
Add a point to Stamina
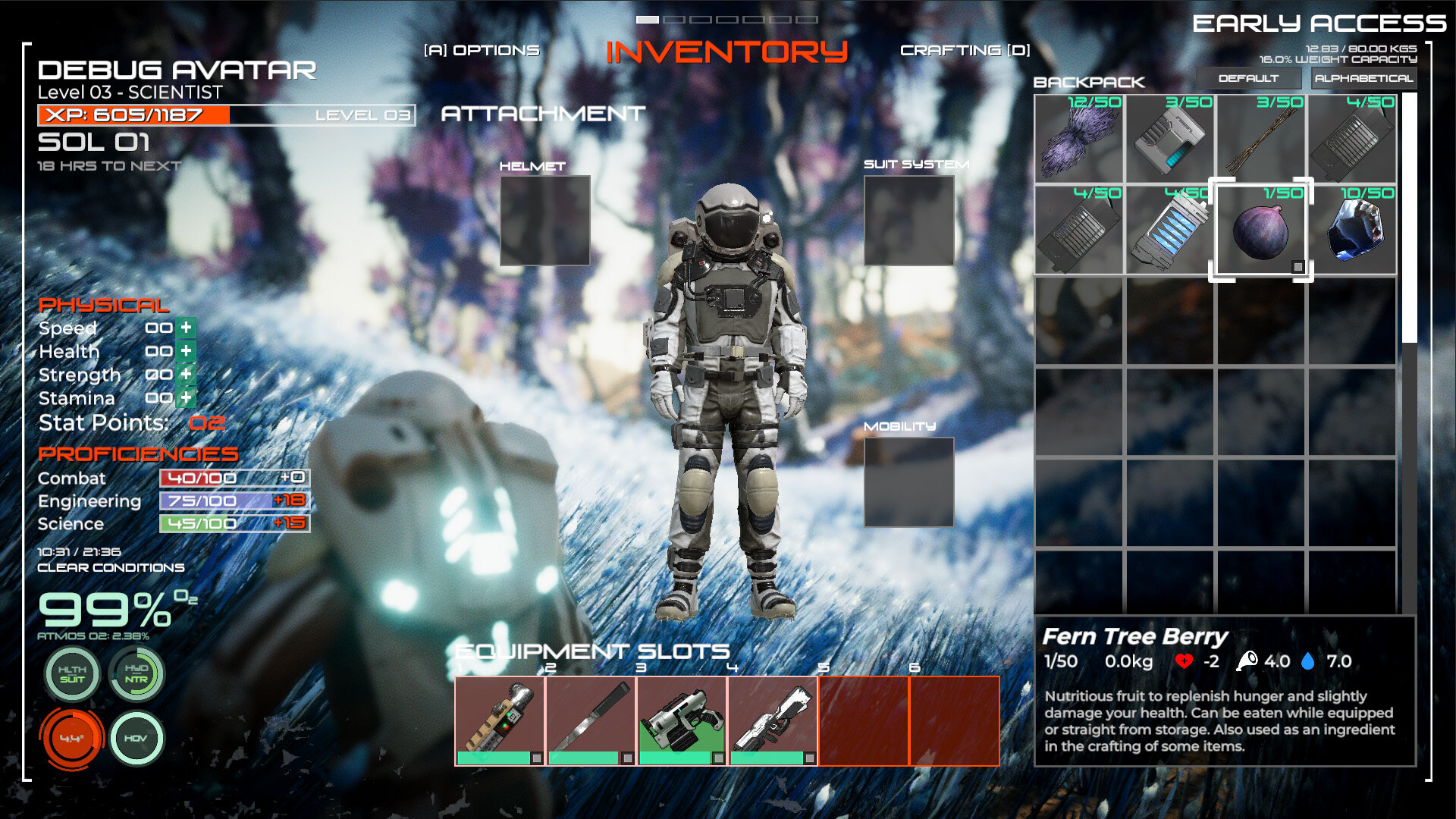pyautogui.click(x=186, y=397)
